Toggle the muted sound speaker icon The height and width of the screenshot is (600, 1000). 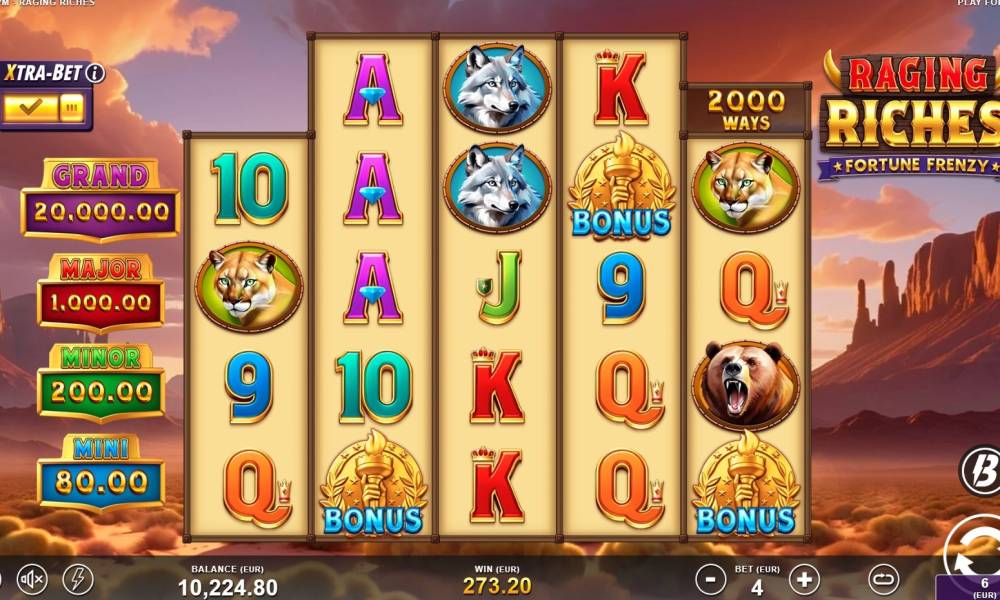33,578
